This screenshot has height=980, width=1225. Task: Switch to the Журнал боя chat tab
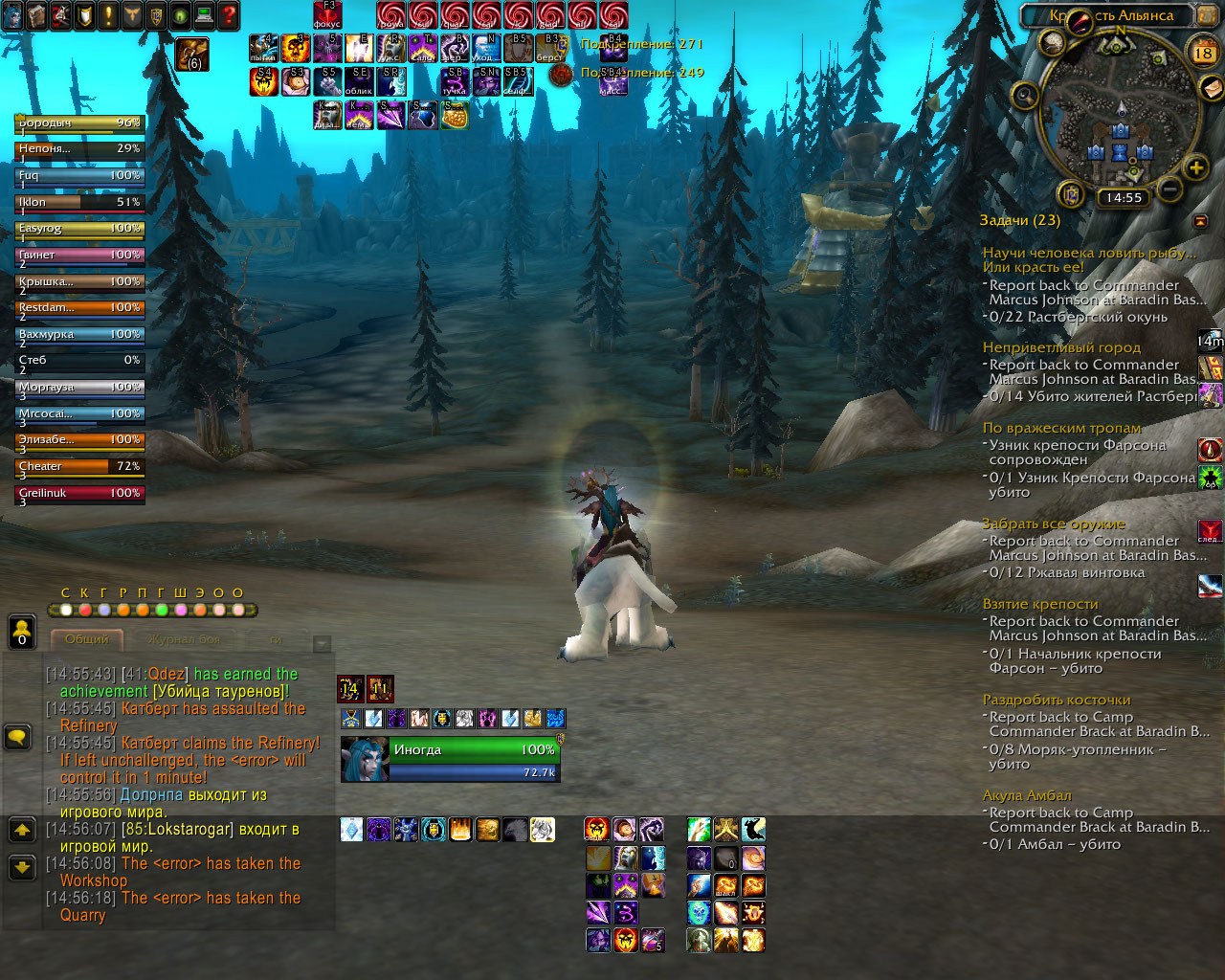point(184,639)
